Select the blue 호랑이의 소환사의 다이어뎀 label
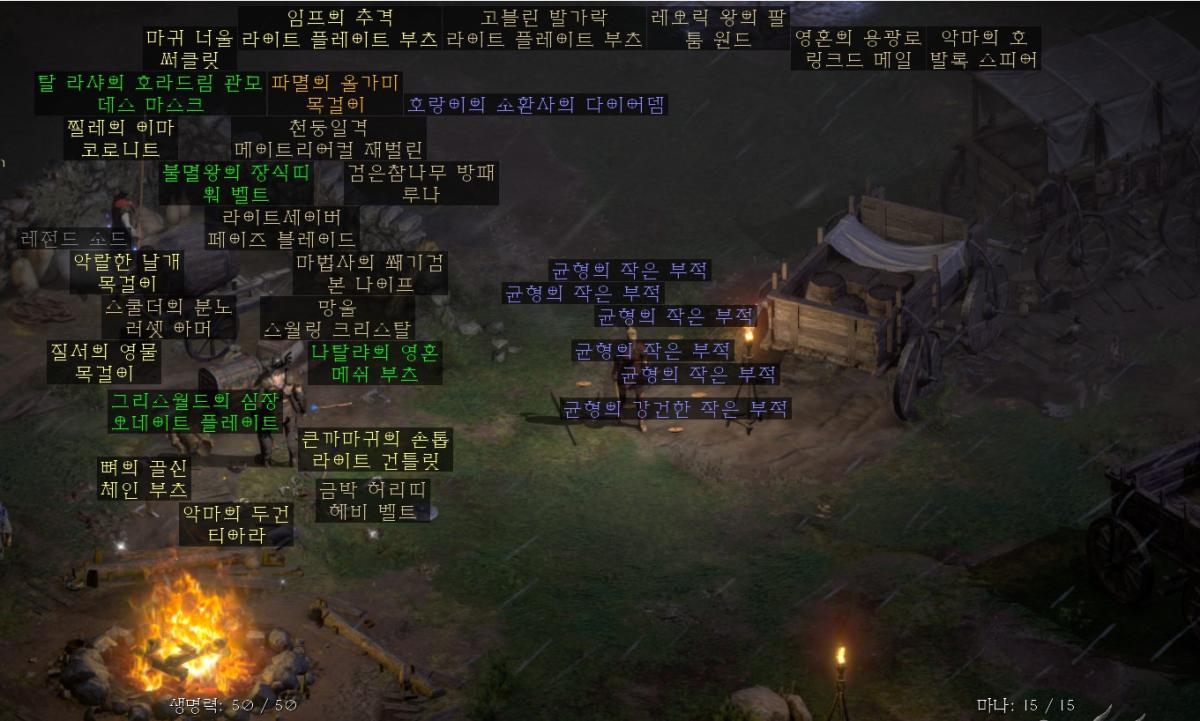The width and height of the screenshot is (1200, 721). [536, 104]
